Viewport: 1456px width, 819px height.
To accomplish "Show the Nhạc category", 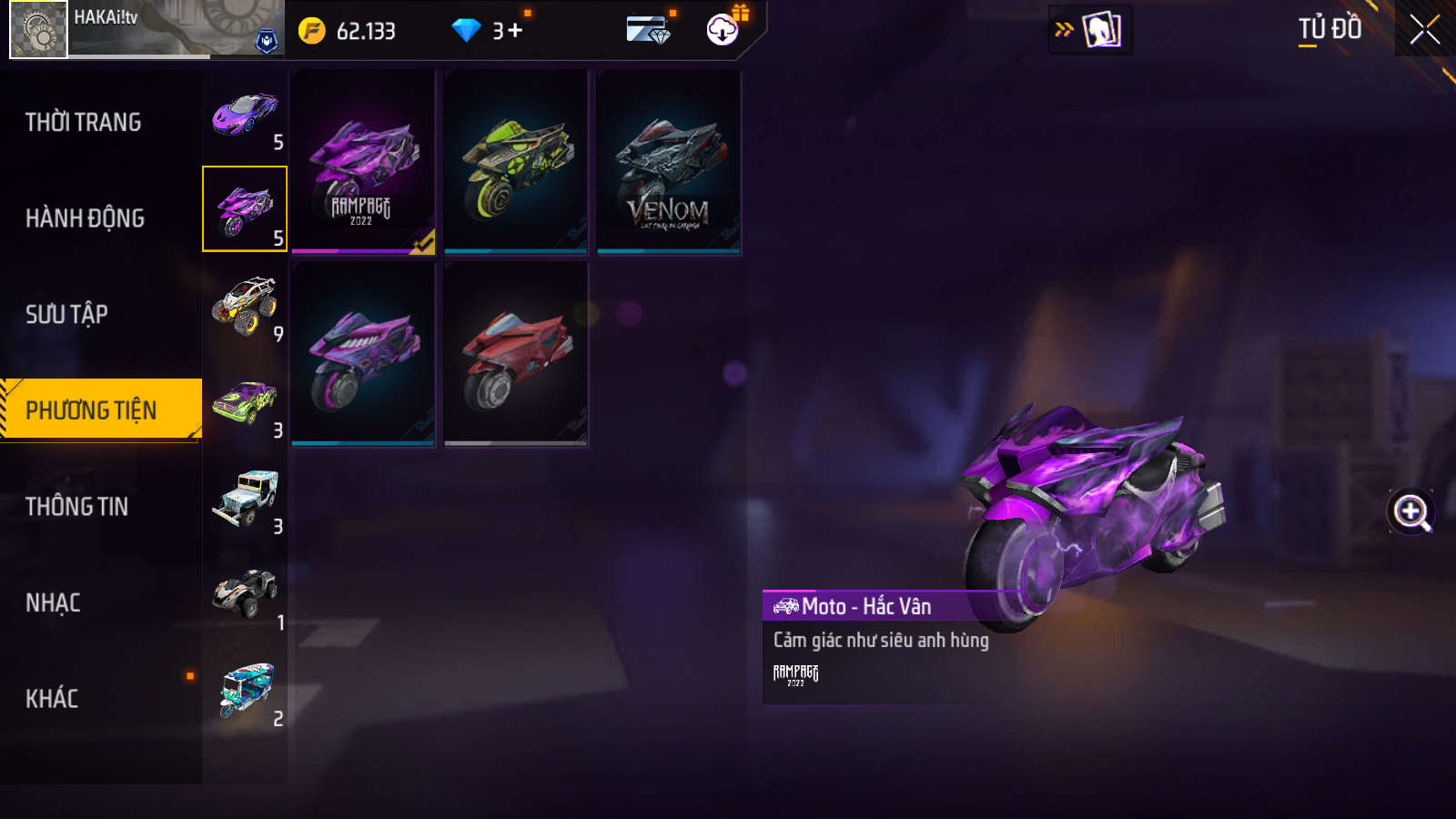I will coord(53,603).
